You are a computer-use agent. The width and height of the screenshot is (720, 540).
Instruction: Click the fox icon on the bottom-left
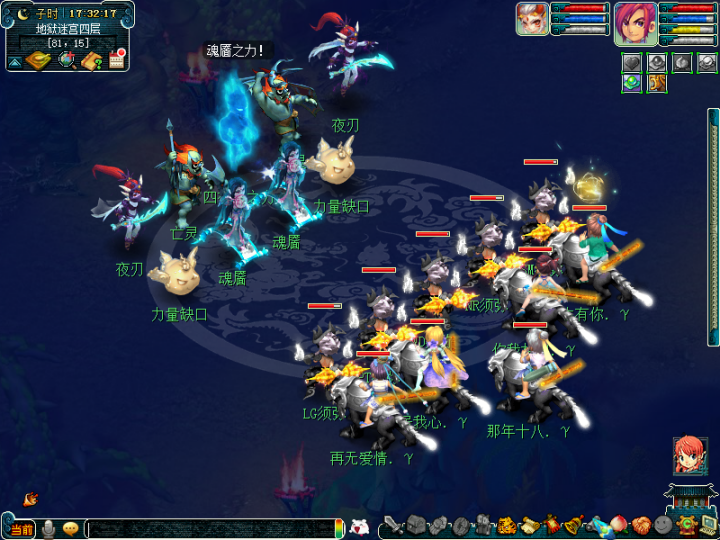(x=30, y=498)
